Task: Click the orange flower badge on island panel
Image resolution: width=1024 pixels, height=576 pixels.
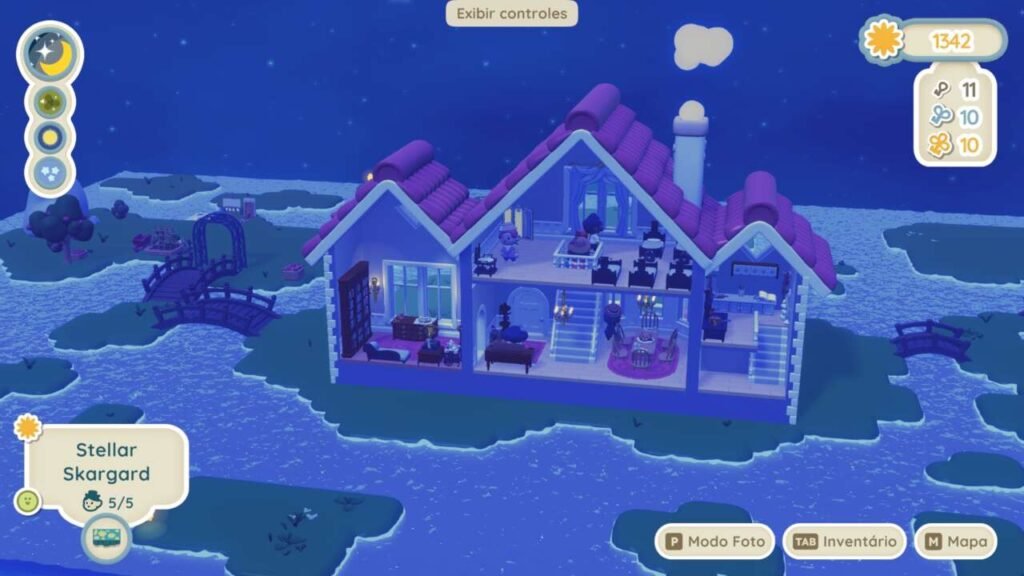Action: pyautogui.click(x=28, y=428)
